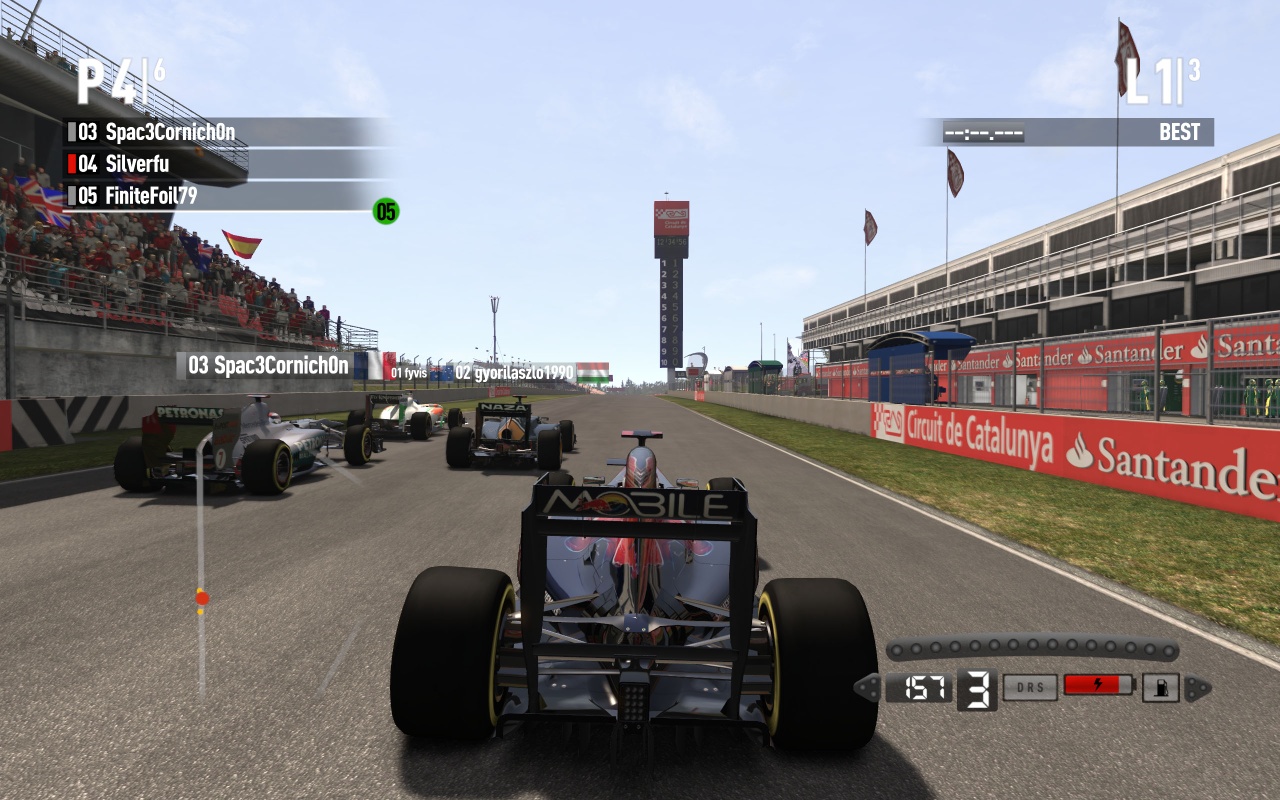Toggle the left arrow on the HUD dashboard
The image size is (1280, 800).
click(866, 687)
